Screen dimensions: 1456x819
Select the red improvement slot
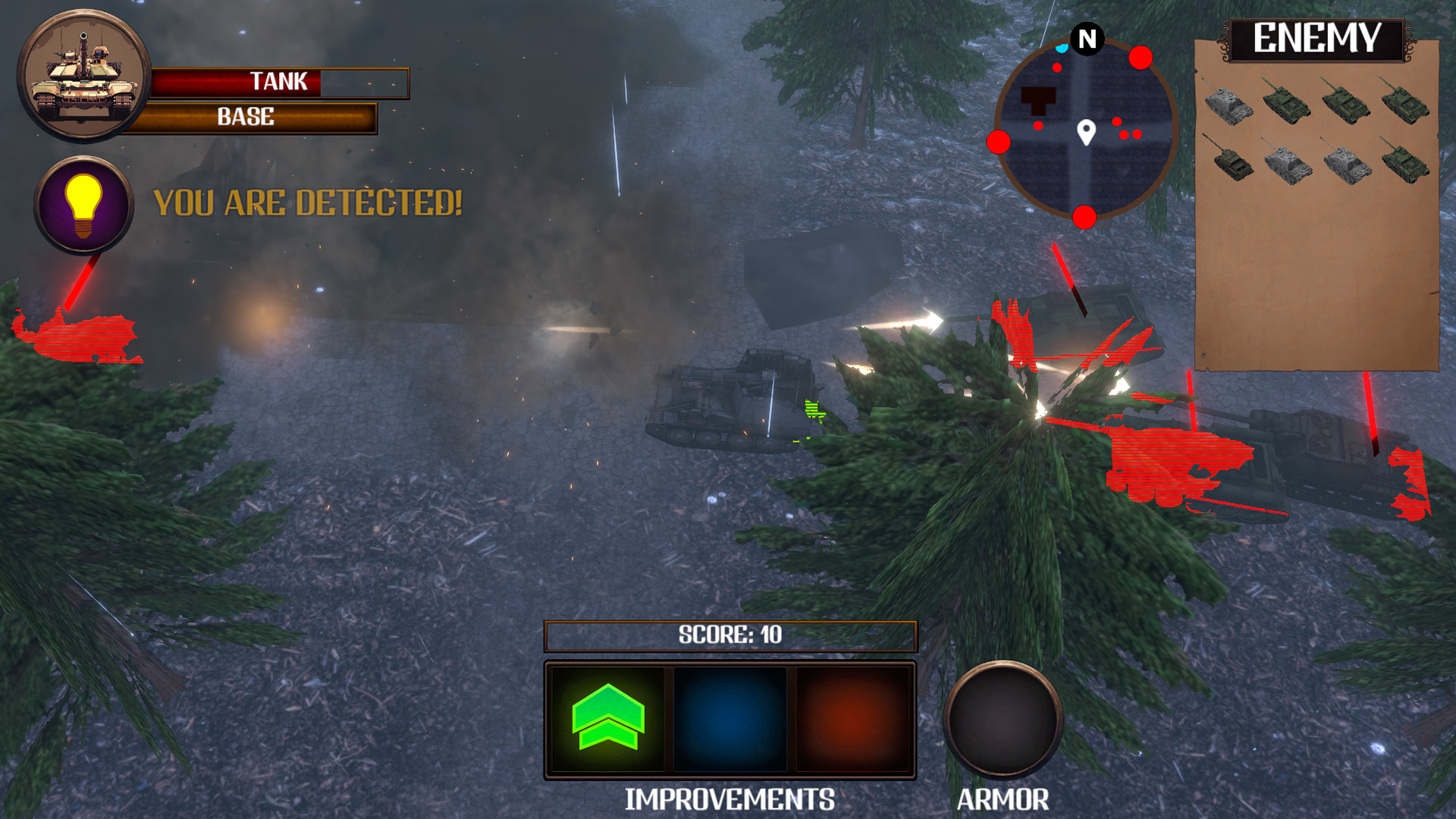tap(852, 719)
